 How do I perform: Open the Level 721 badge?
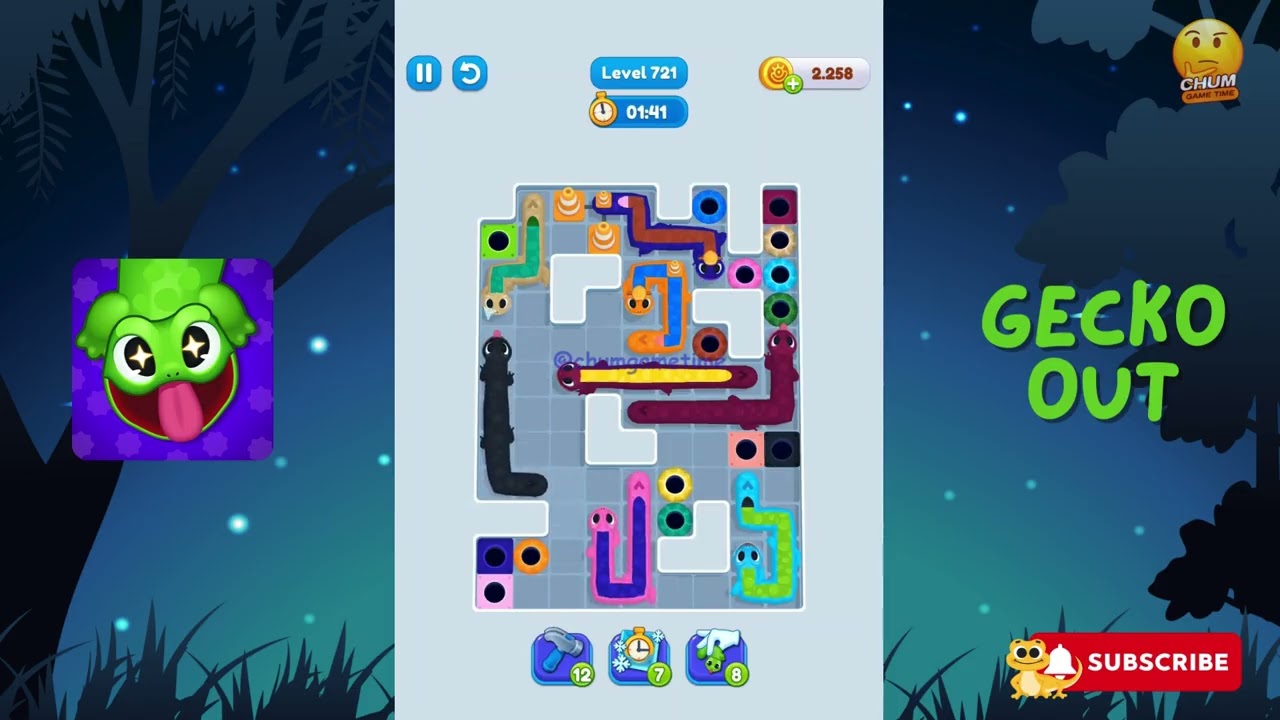[638, 72]
